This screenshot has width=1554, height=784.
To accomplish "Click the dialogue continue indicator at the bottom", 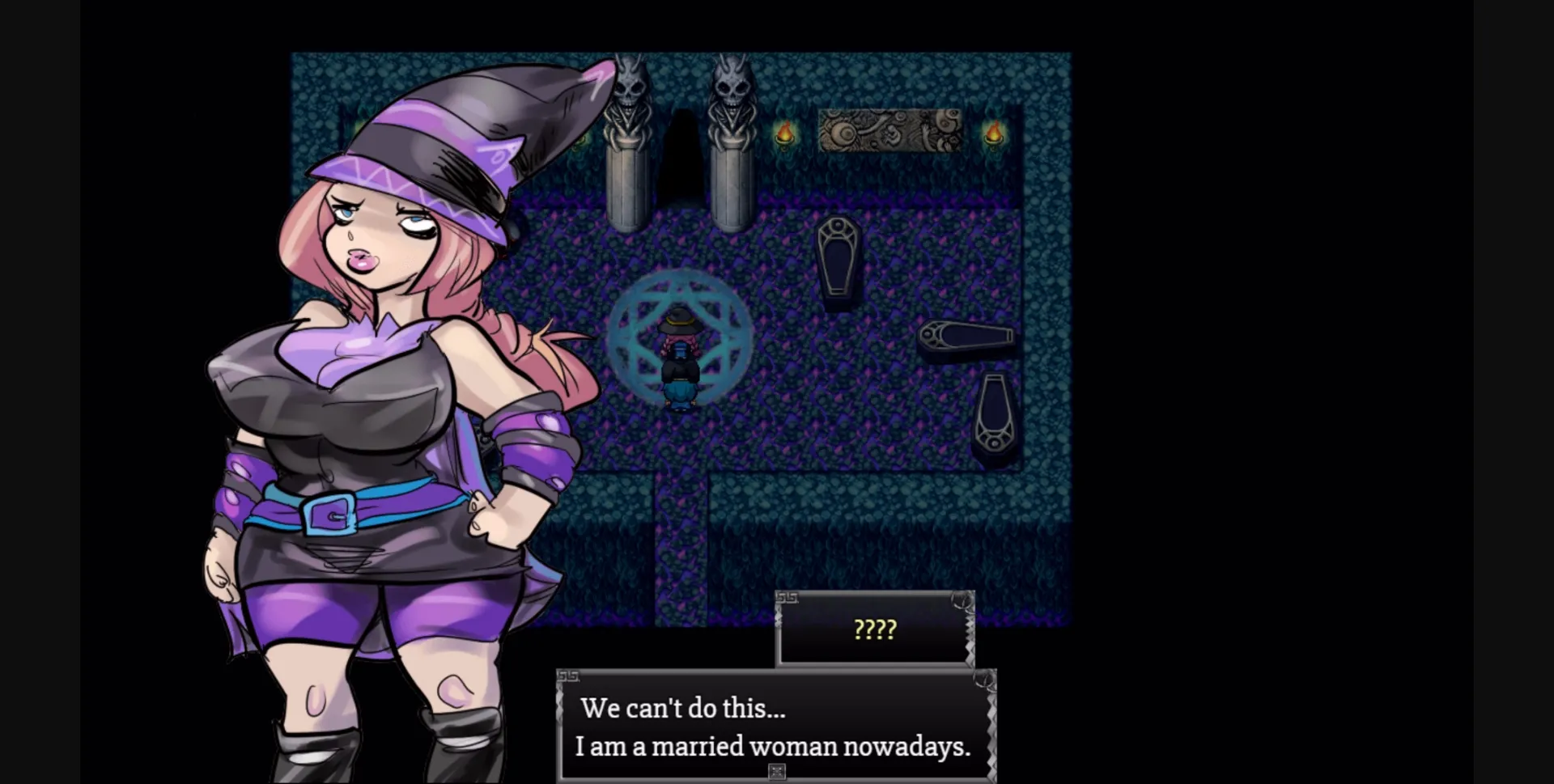I will 775,771.
